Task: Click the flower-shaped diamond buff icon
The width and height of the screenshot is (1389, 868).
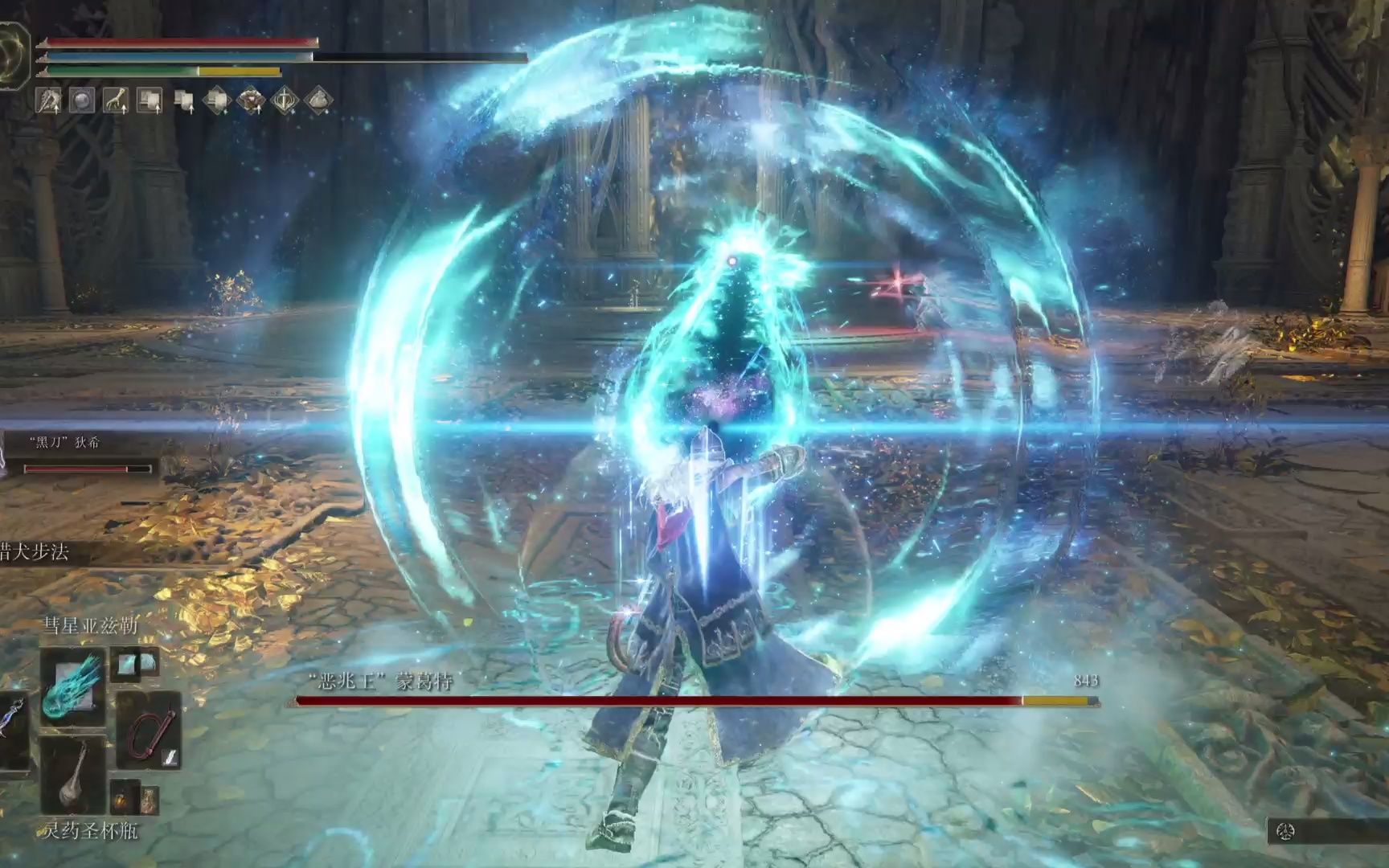Action: click(251, 101)
